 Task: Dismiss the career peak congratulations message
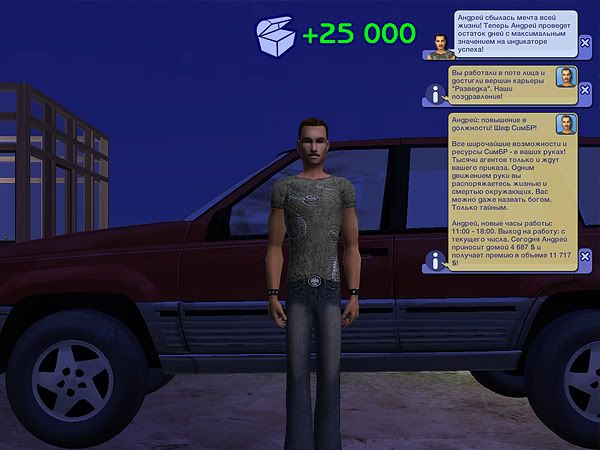point(585,89)
